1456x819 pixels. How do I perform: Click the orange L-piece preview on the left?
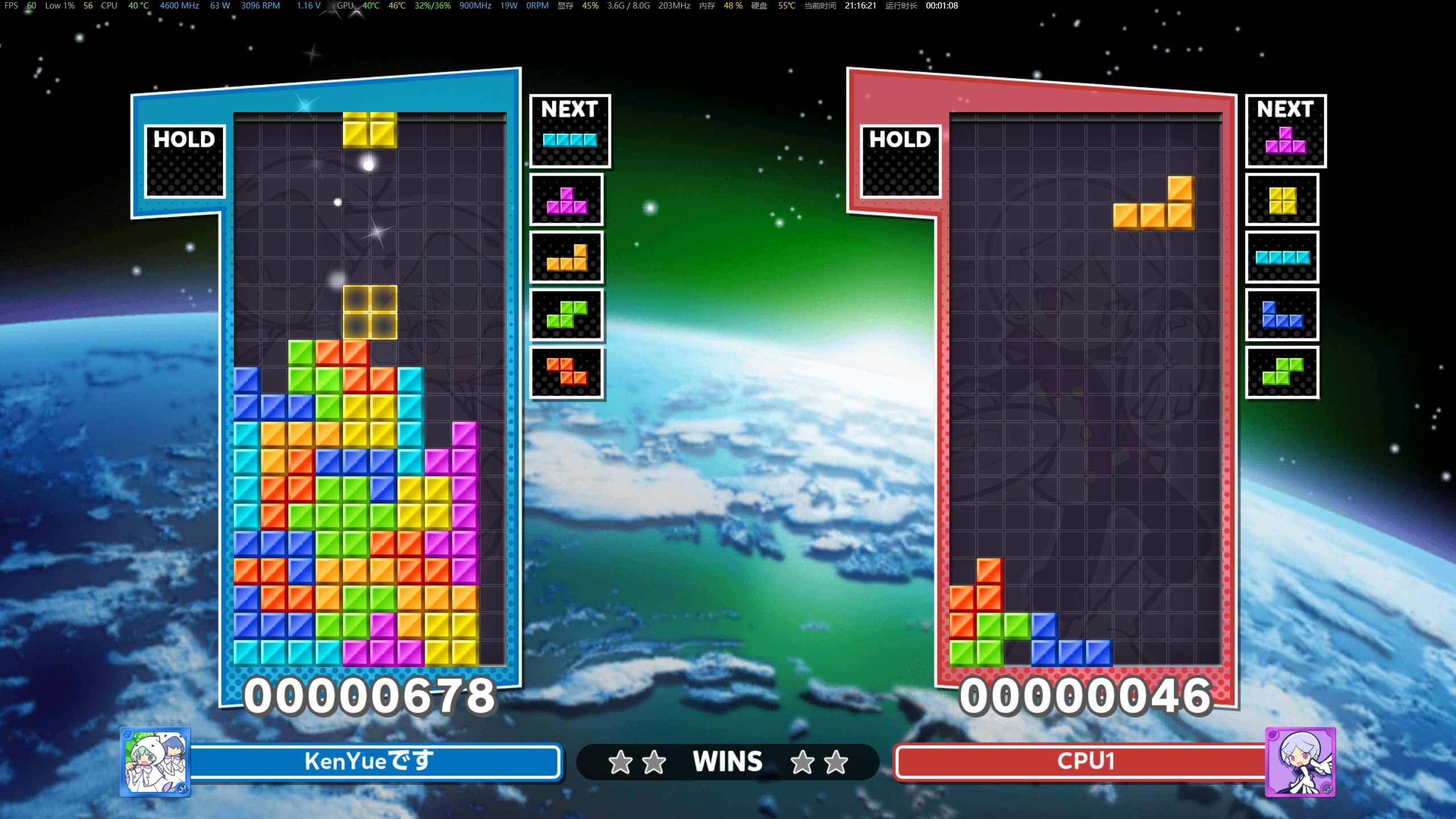click(x=566, y=257)
